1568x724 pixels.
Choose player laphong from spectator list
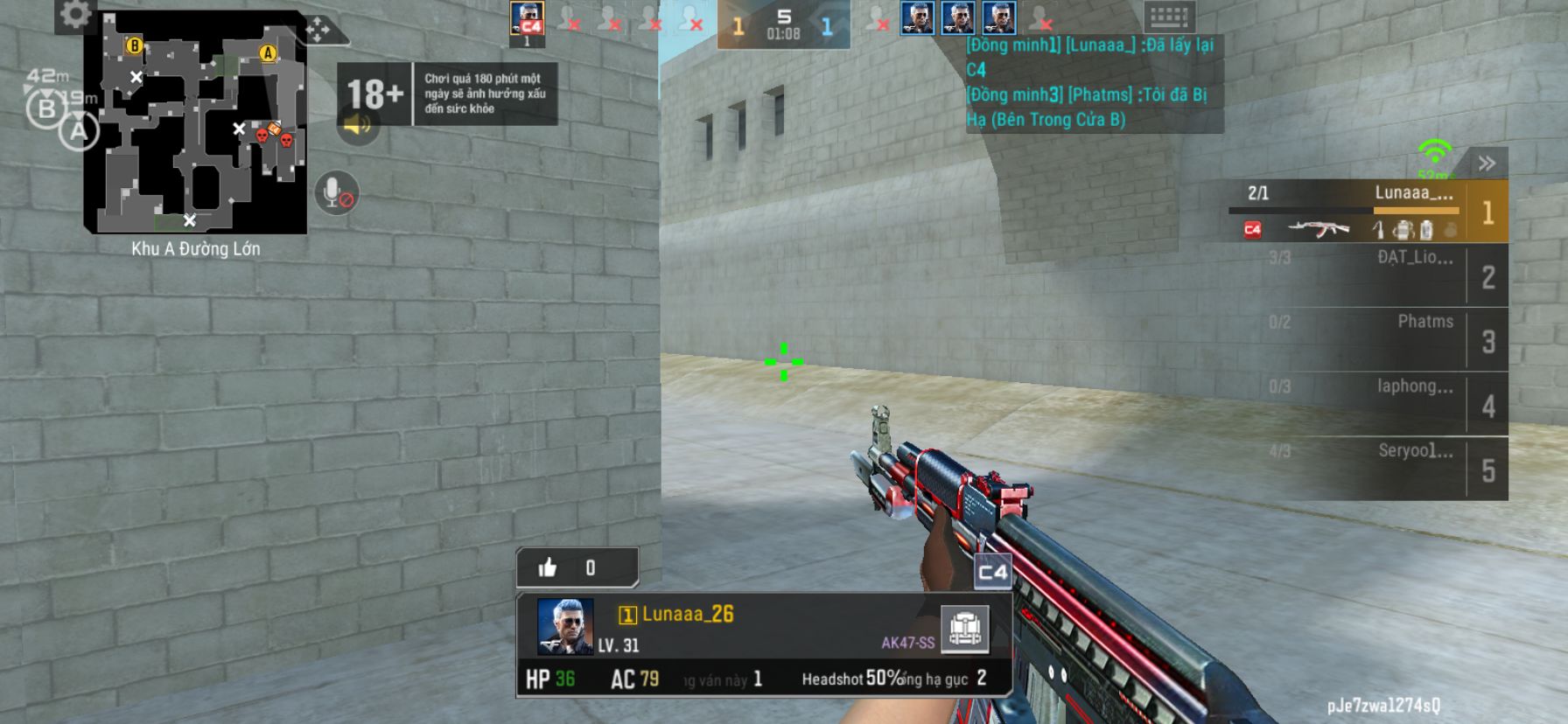(x=1368, y=404)
